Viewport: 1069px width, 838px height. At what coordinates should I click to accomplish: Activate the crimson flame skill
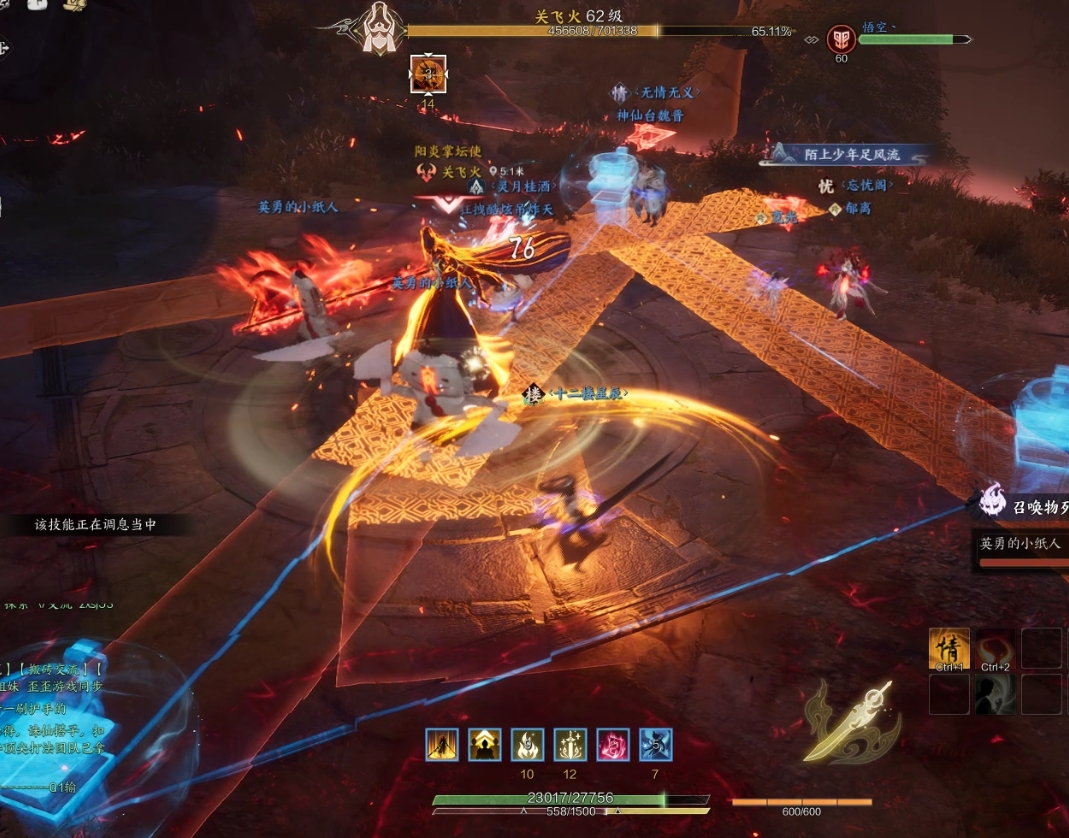pyautogui.click(x=613, y=744)
